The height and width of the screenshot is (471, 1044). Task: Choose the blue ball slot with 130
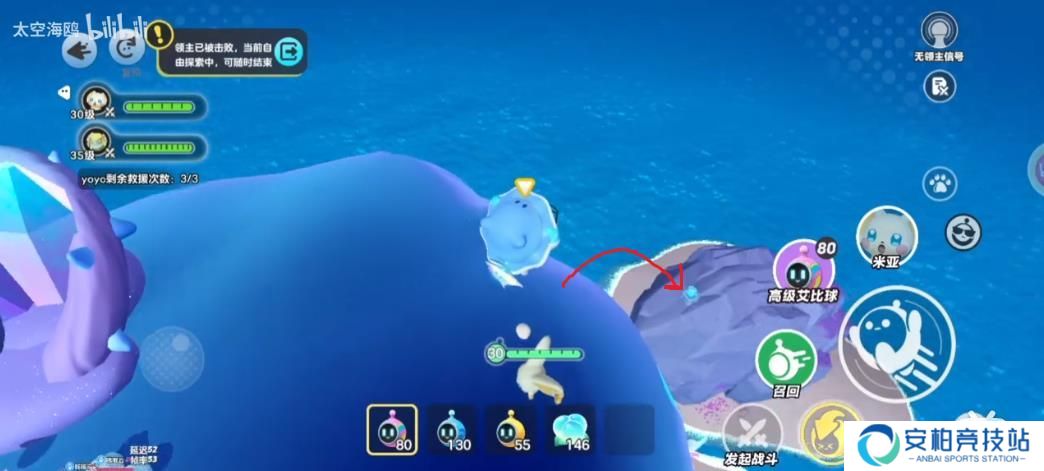click(451, 429)
